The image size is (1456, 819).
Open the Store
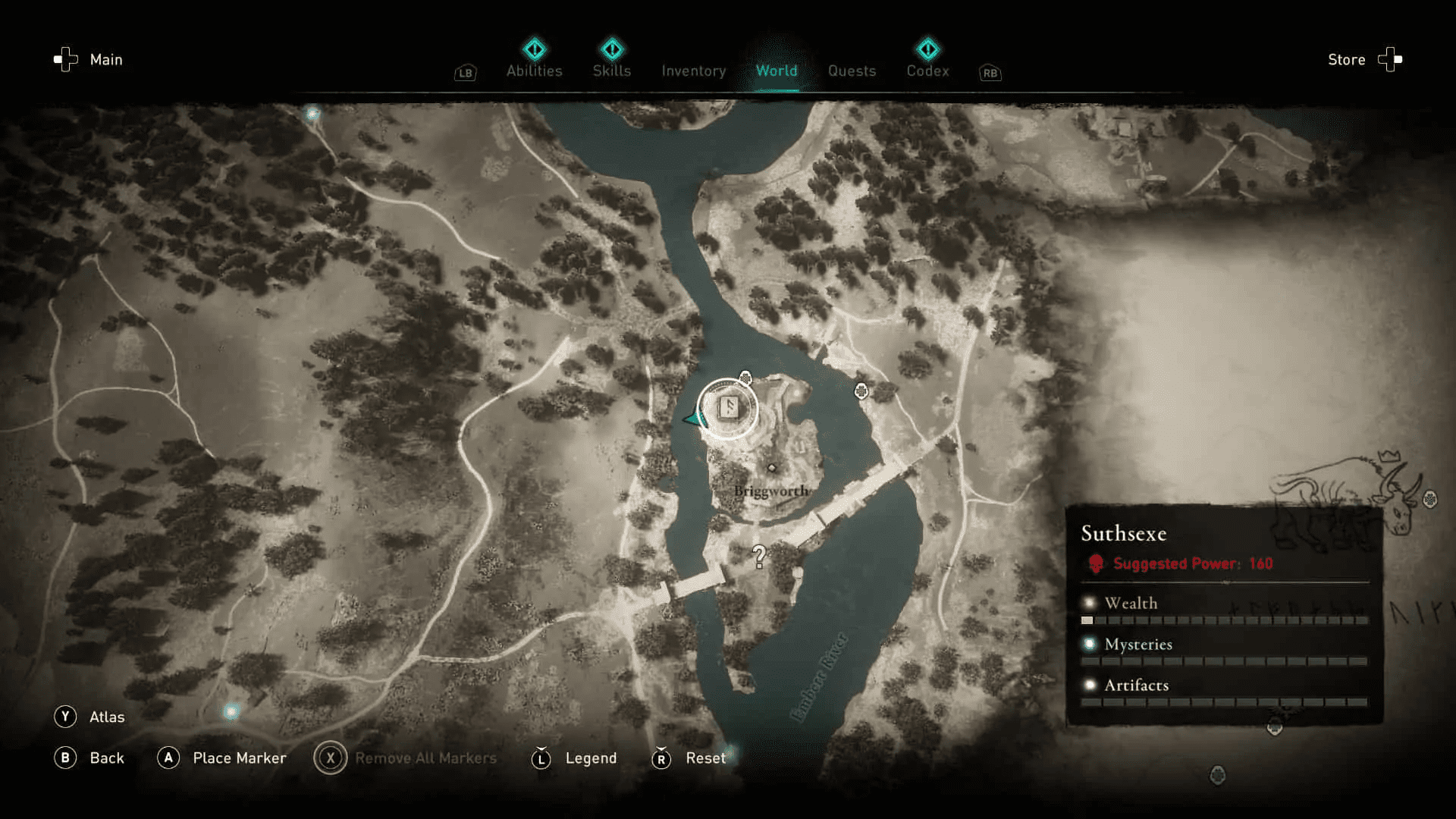(x=1346, y=59)
